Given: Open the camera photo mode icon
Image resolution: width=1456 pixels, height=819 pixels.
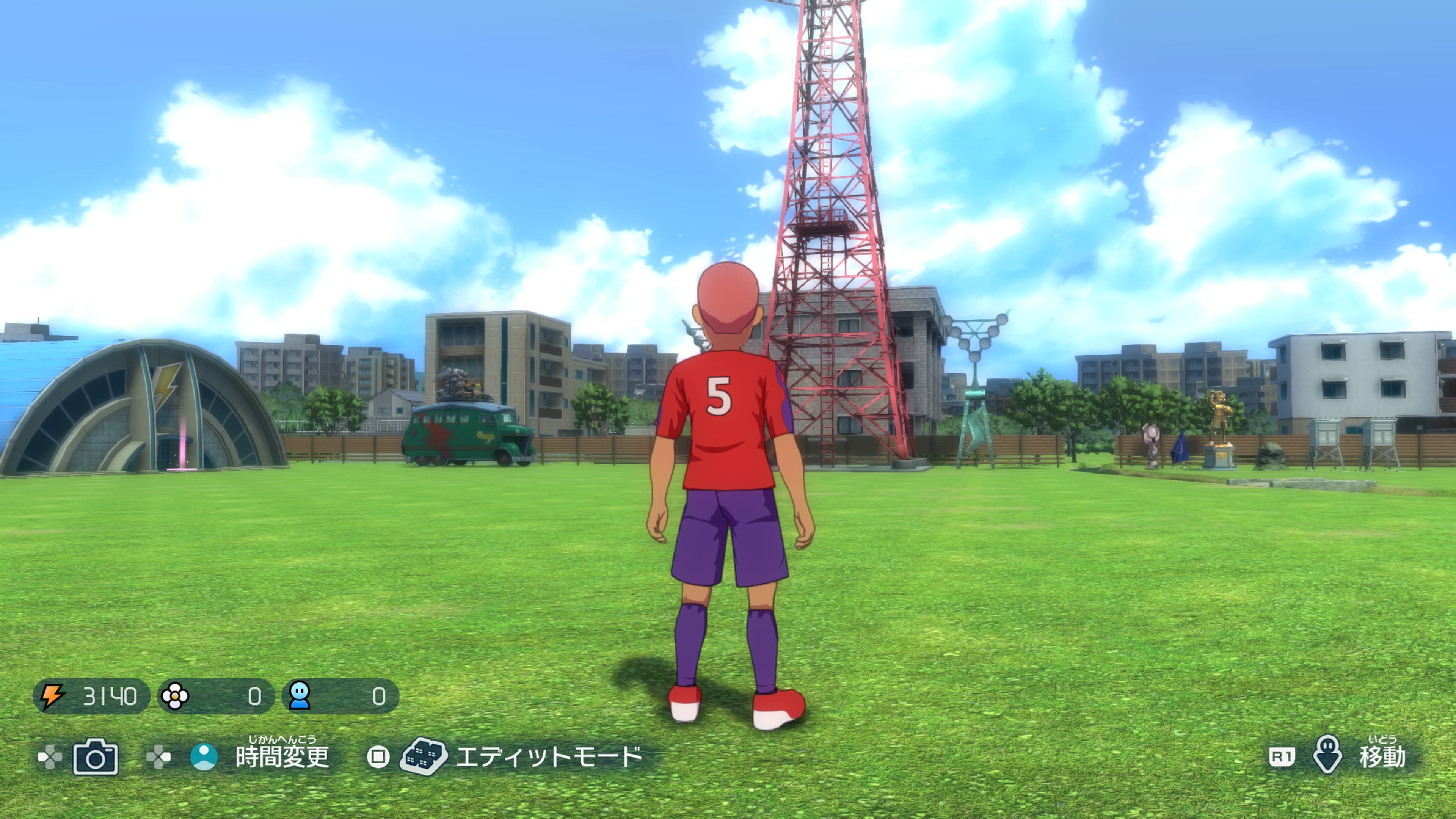Looking at the screenshot, I should click(x=96, y=756).
